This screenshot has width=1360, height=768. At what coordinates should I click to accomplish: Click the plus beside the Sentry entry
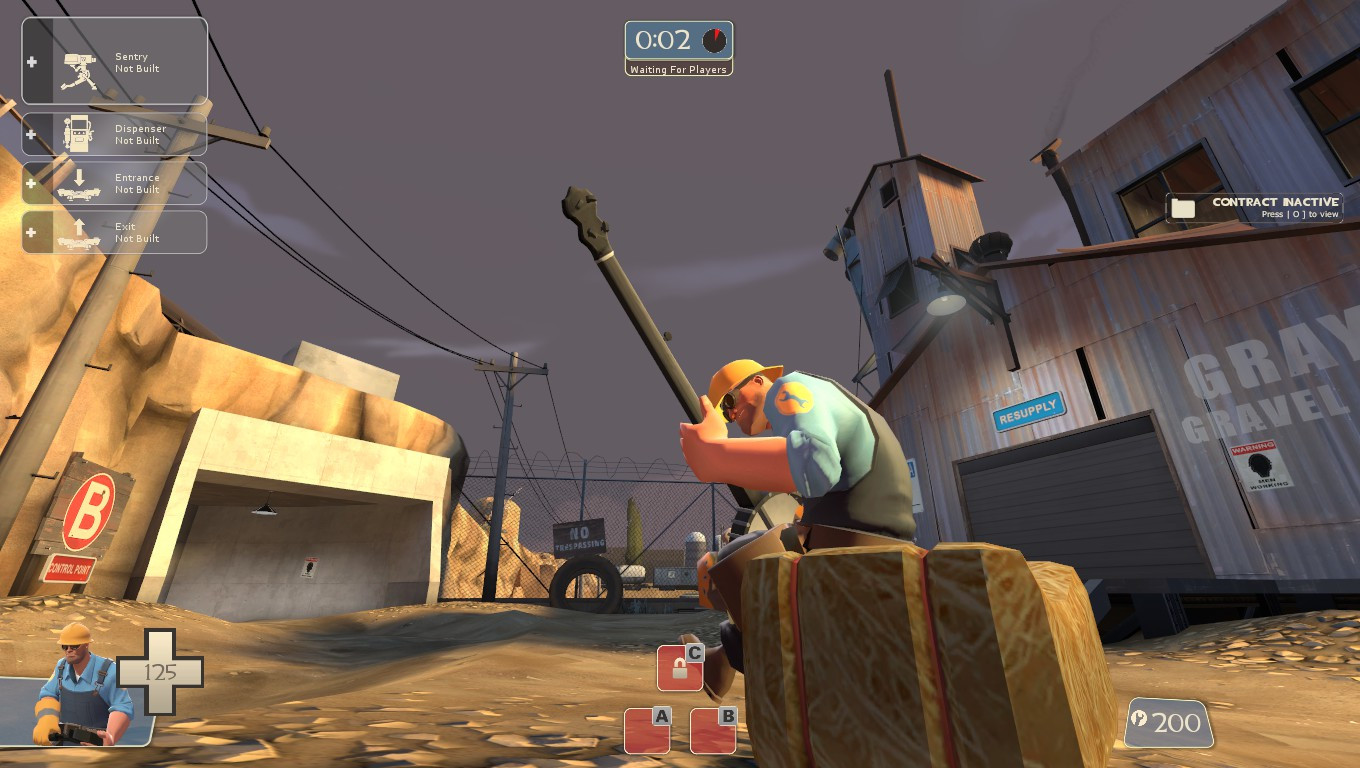[32, 60]
